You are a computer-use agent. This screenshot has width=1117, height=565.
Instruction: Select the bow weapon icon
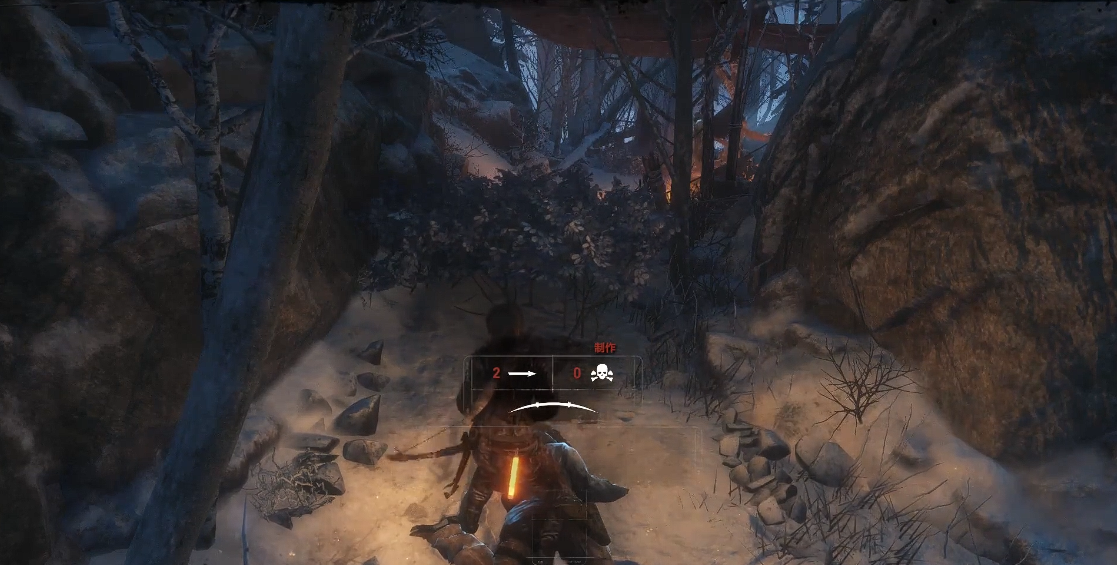click(553, 406)
